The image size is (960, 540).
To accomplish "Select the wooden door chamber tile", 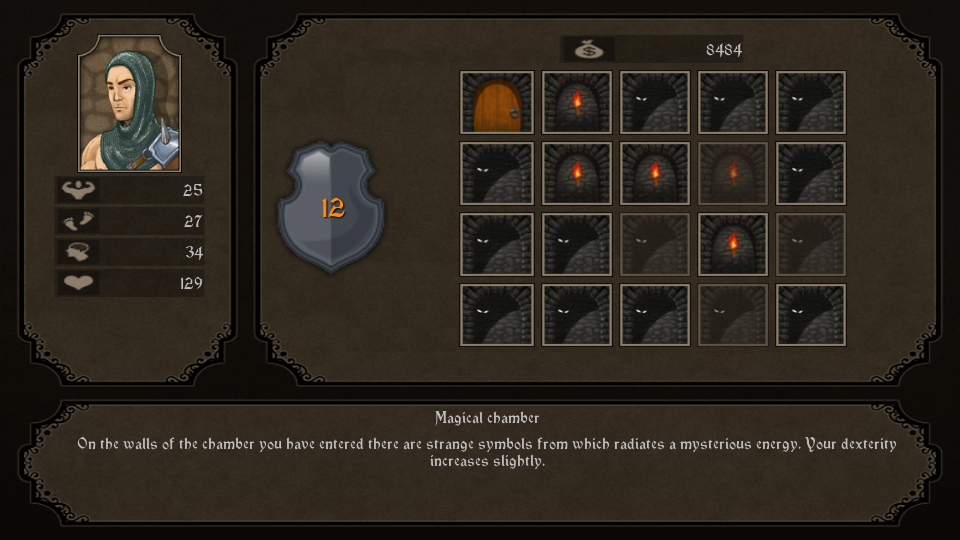I will [x=497, y=103].
